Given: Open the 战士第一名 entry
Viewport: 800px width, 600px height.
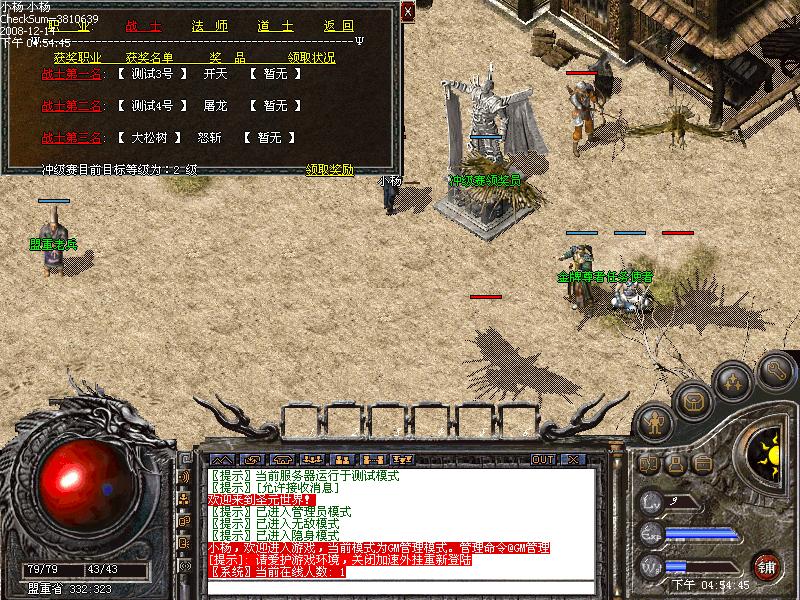Looking at the screenshot, I should coord(71,73).
